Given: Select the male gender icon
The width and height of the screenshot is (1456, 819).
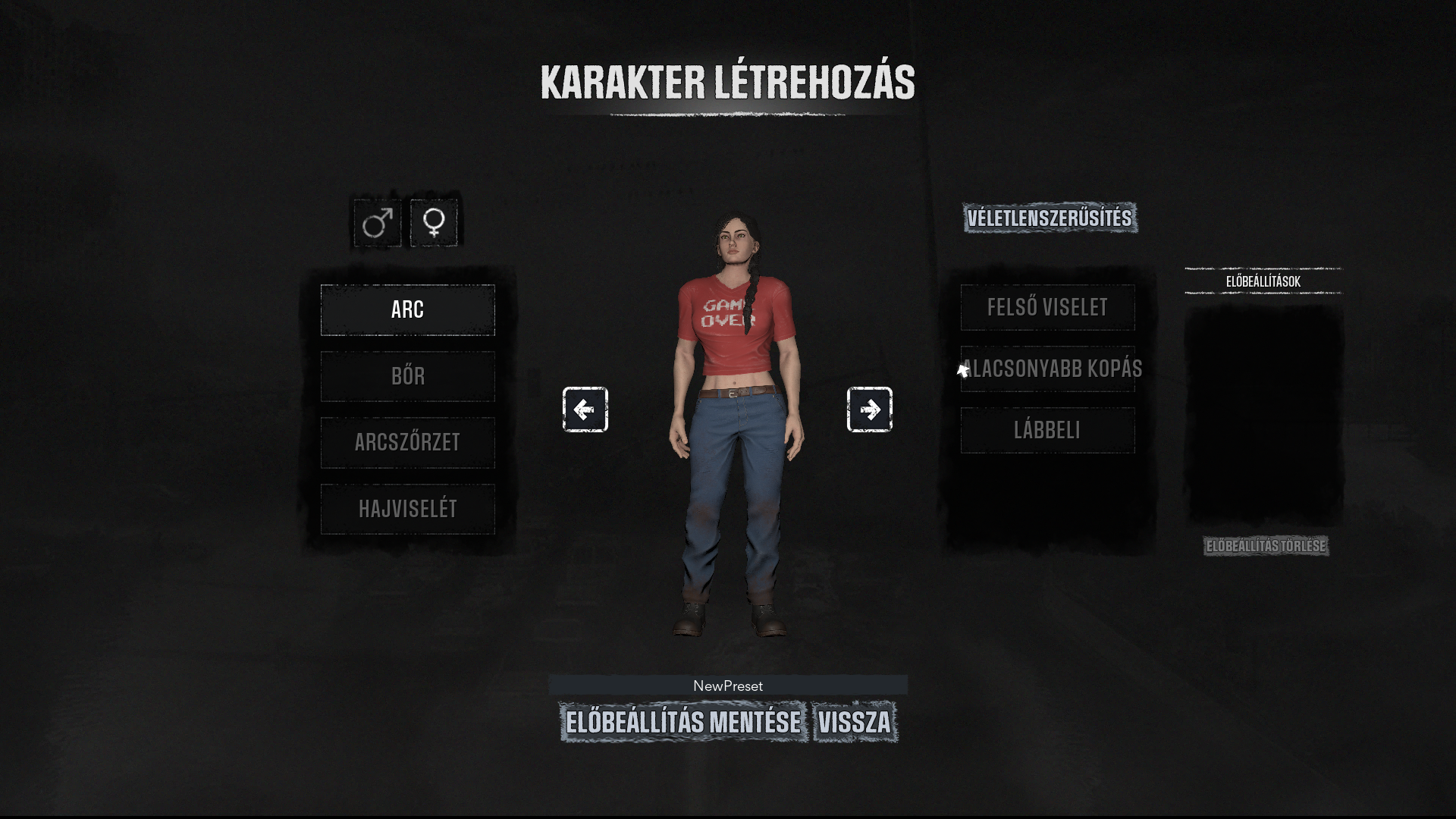Looking at the screenshot, I should tap(377, 223).
